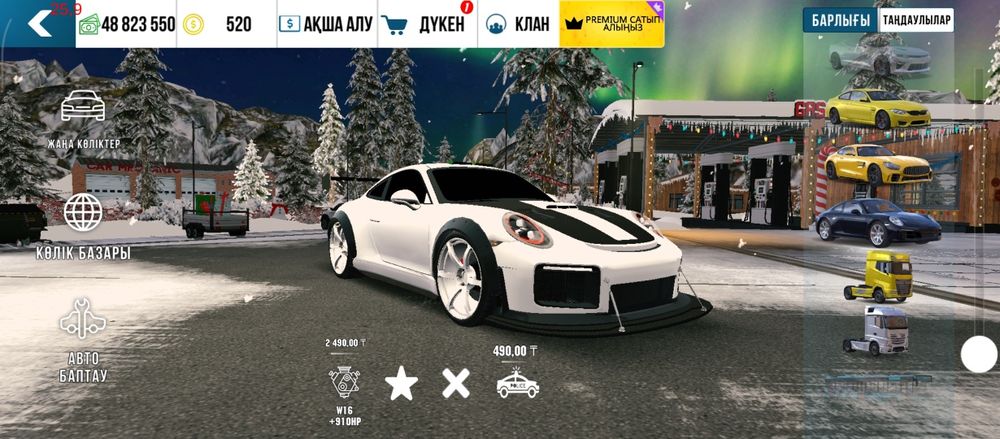Open the Клан menu
Screen dimensions: 1000x439
[517, 24]
